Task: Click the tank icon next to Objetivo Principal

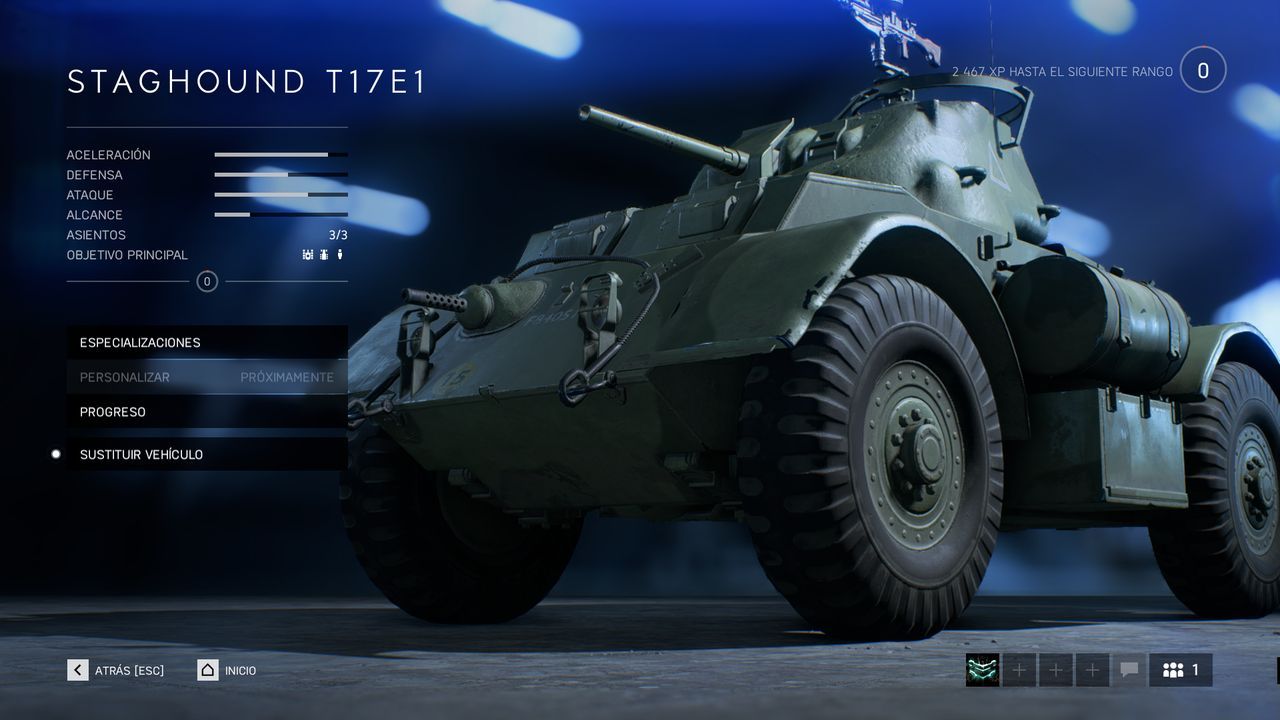Action: tap(307, 254)
